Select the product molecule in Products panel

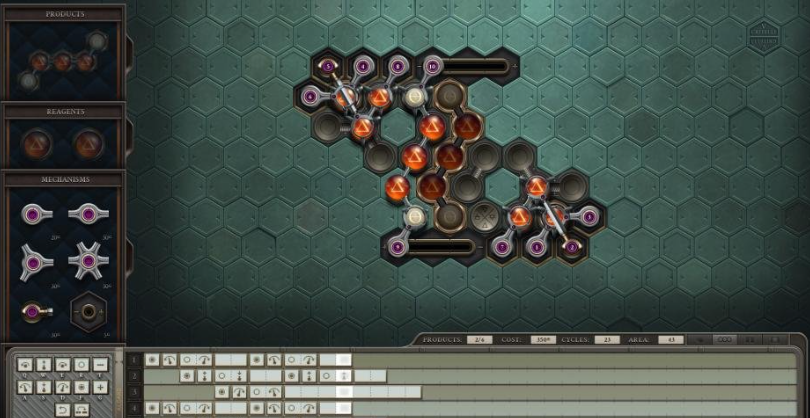click(62, 59)
